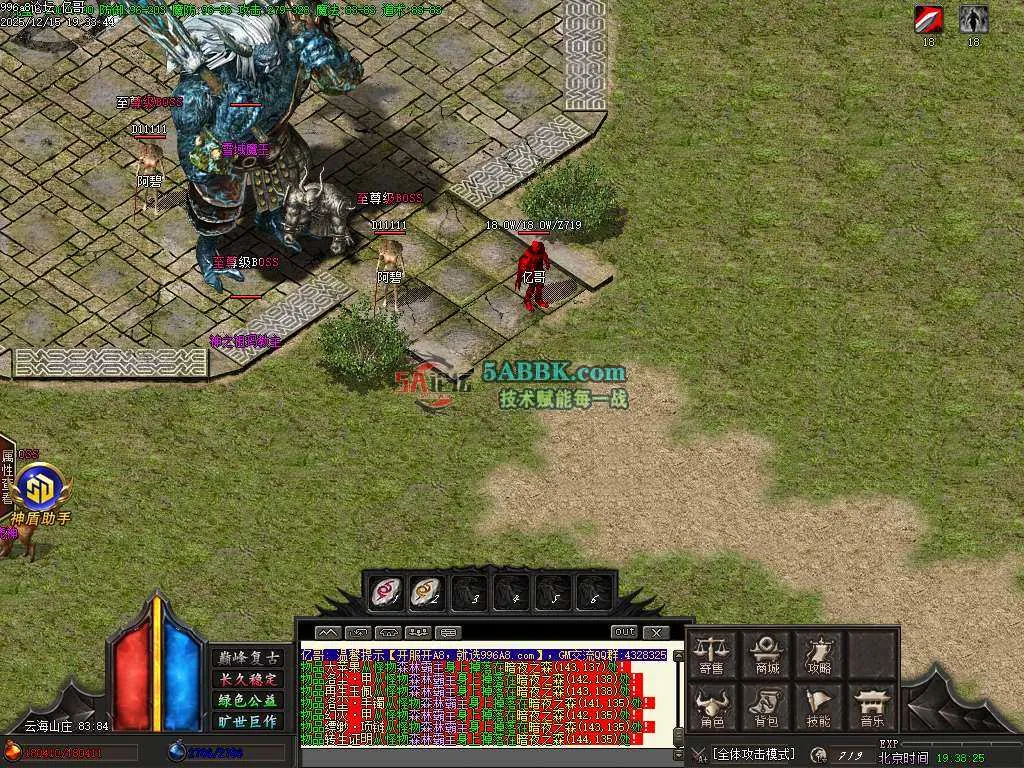The width and height of the screenshot is (1024, 768).
Task: Click the grey figure buff icon
Action: point(973,19)
